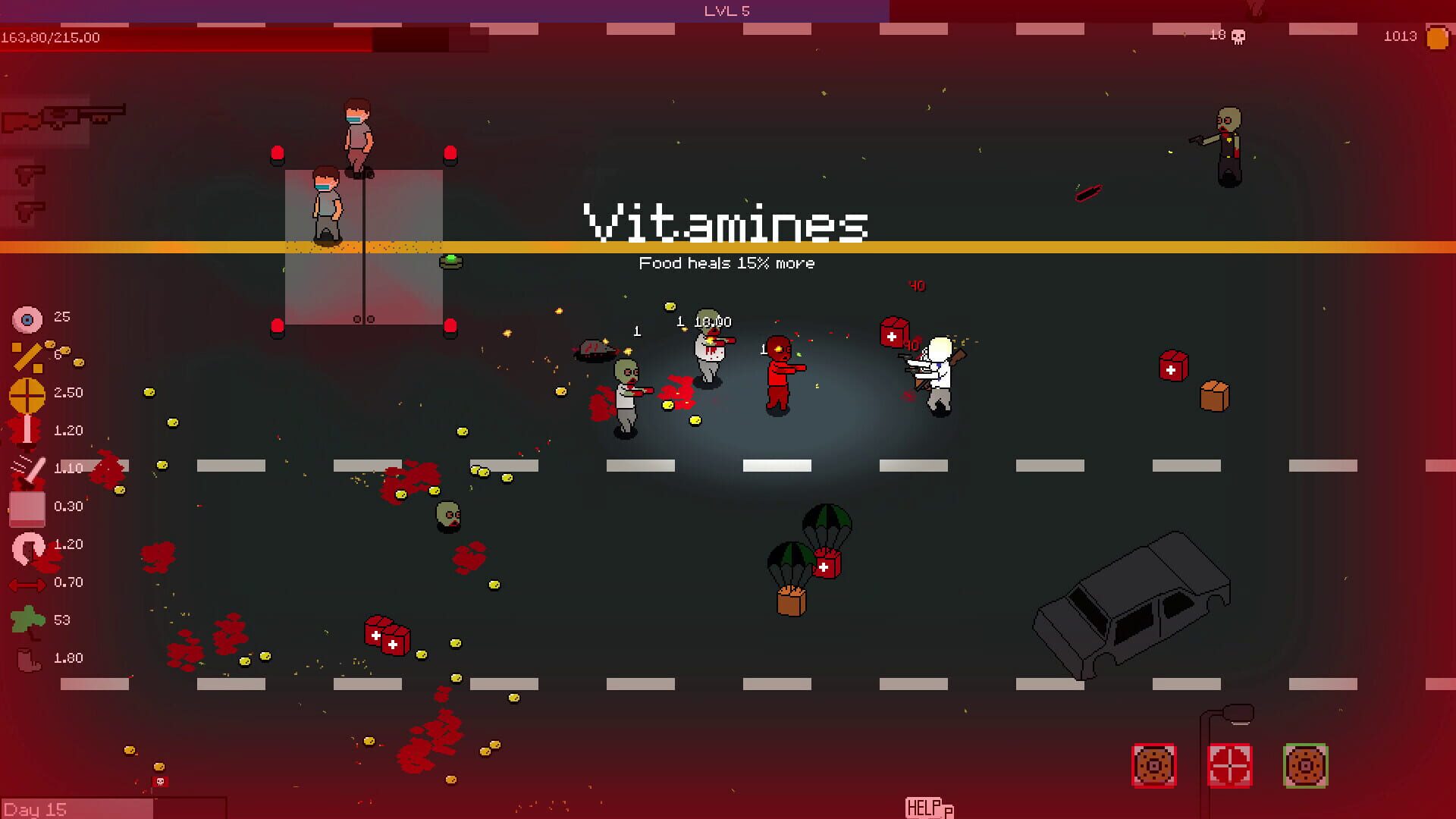Click the leaf stat icon showing 53

pos(27,620)
